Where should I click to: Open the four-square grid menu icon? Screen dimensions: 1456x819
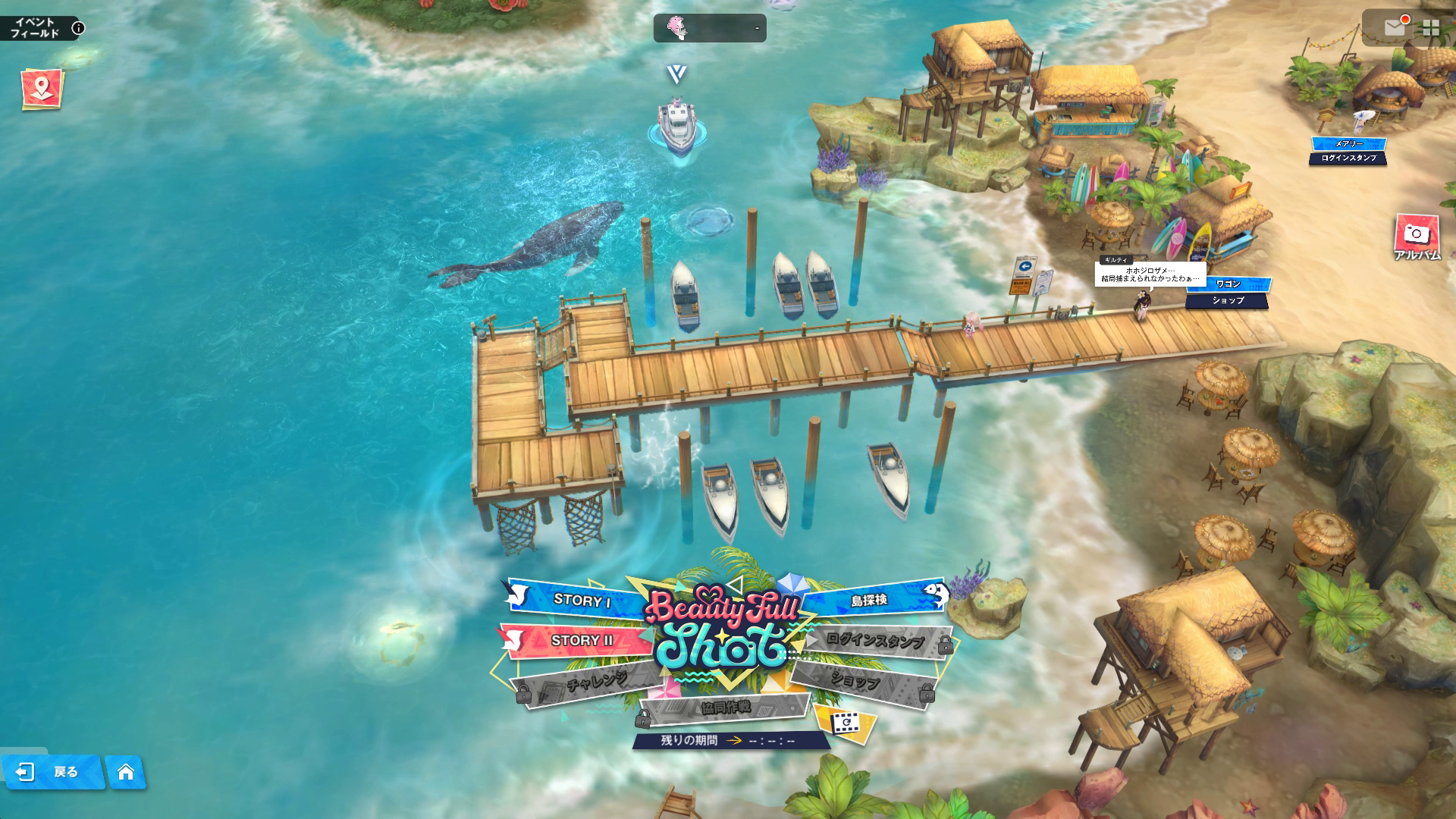tap(1431, 28)
